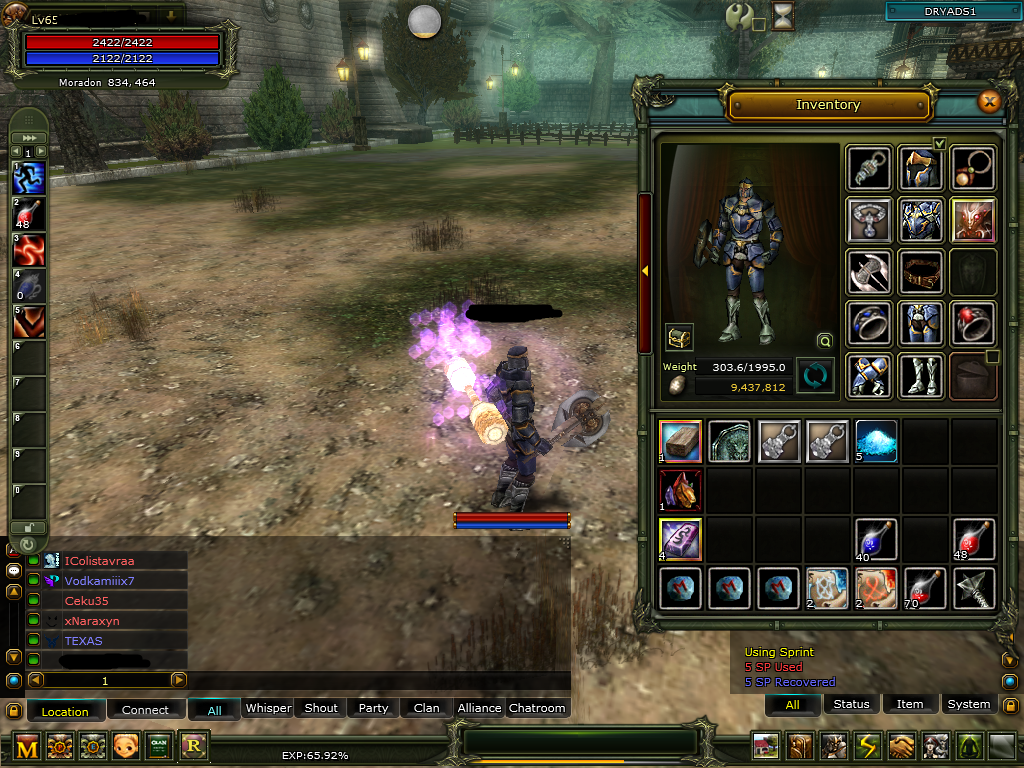Pick the wooden block item in inventory

tap(680, 441)
